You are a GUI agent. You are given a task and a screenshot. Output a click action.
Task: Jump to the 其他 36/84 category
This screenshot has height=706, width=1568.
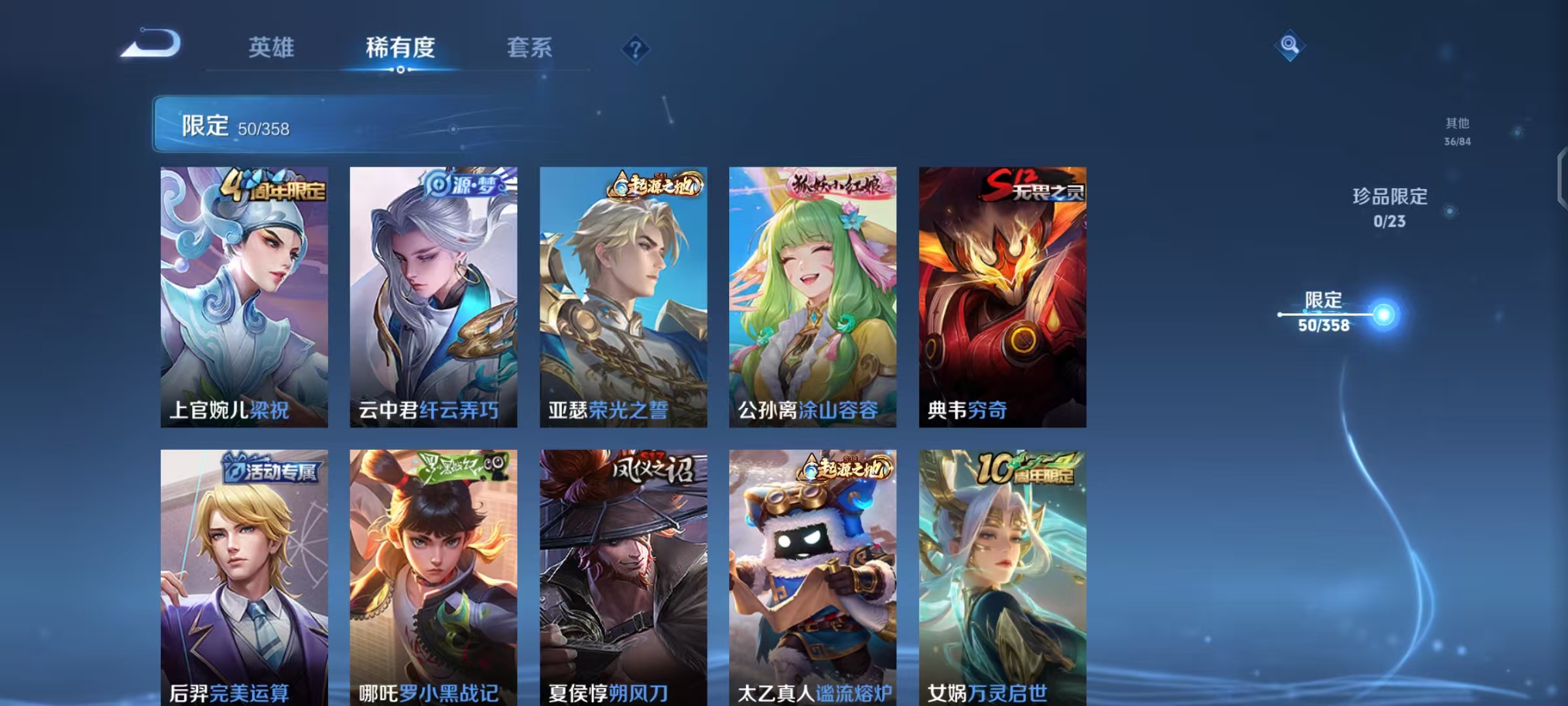coord(1456,131)
